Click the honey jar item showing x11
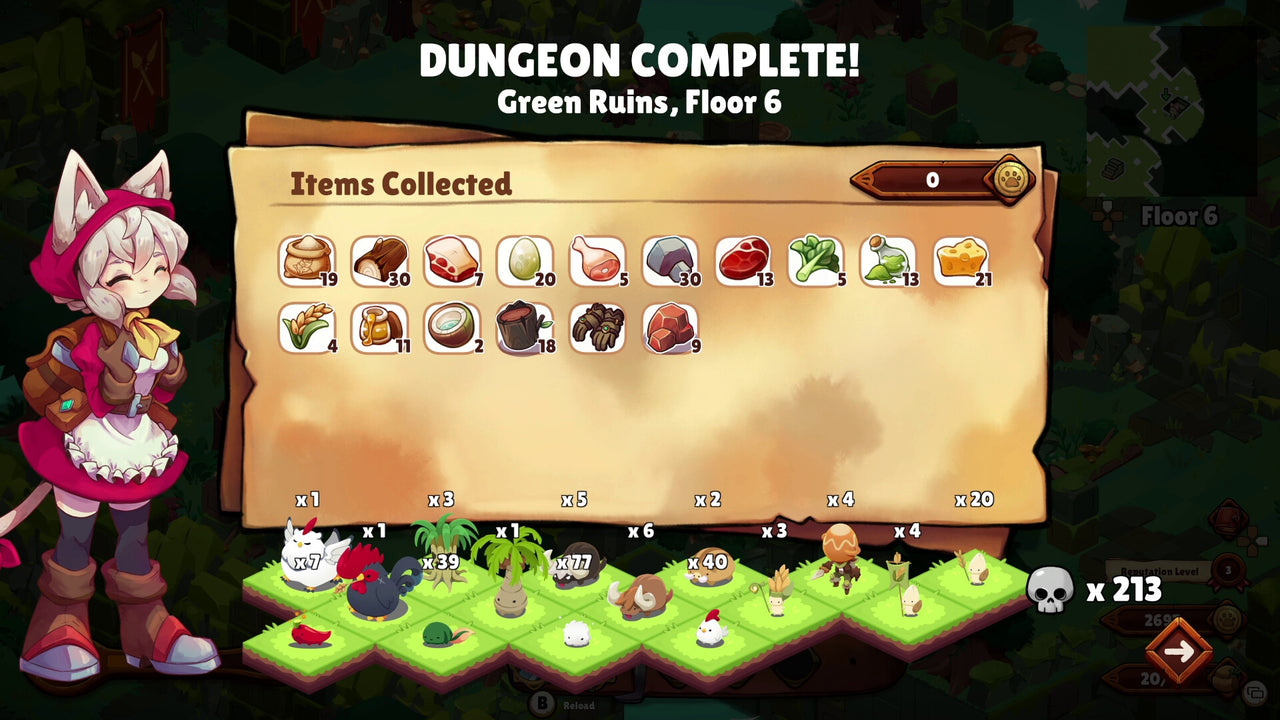Image resolution: width=1280 pixels, height=720 pixels. click(380, 328)
